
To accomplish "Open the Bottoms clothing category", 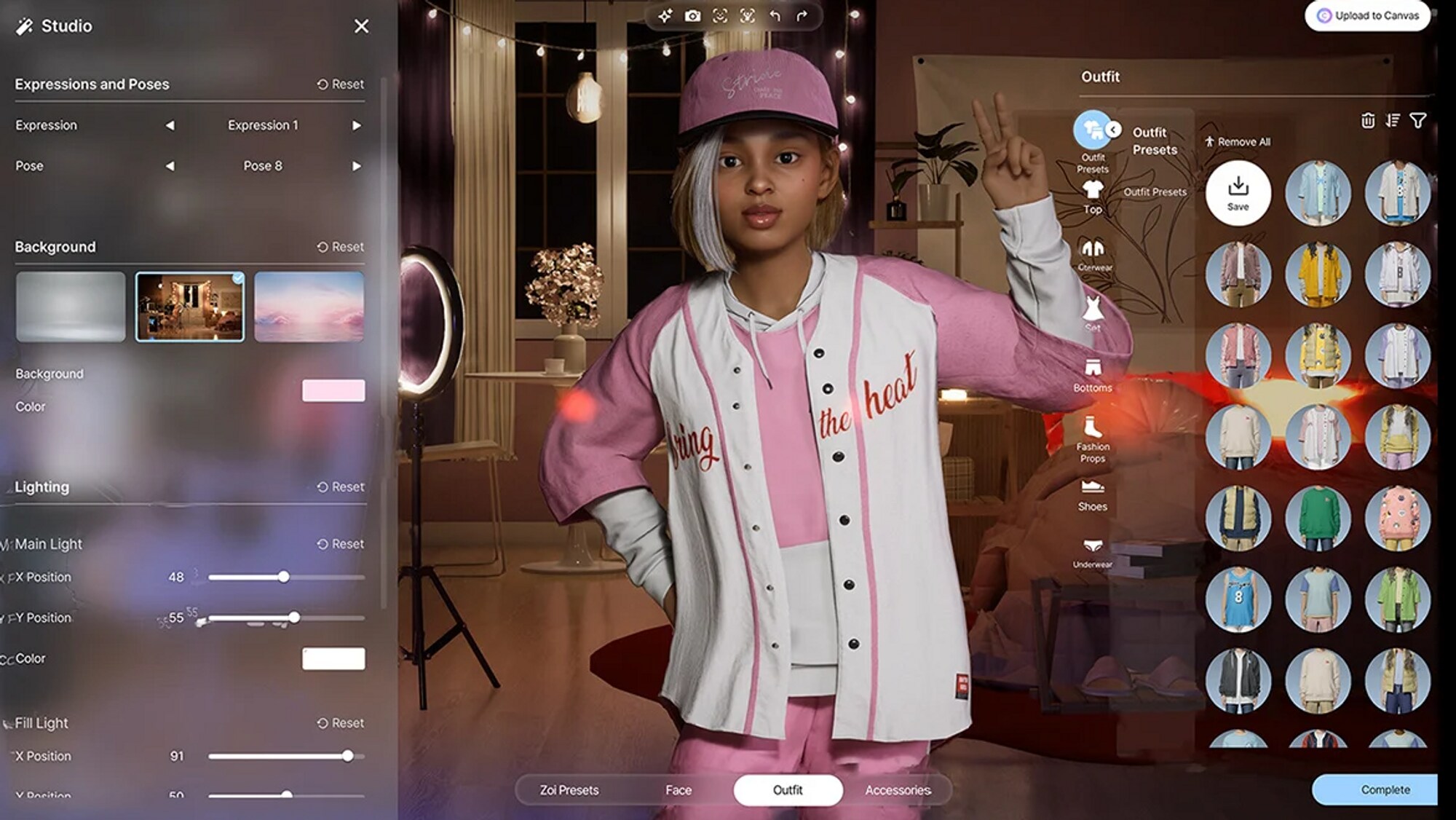I will tap(1092, 374).
